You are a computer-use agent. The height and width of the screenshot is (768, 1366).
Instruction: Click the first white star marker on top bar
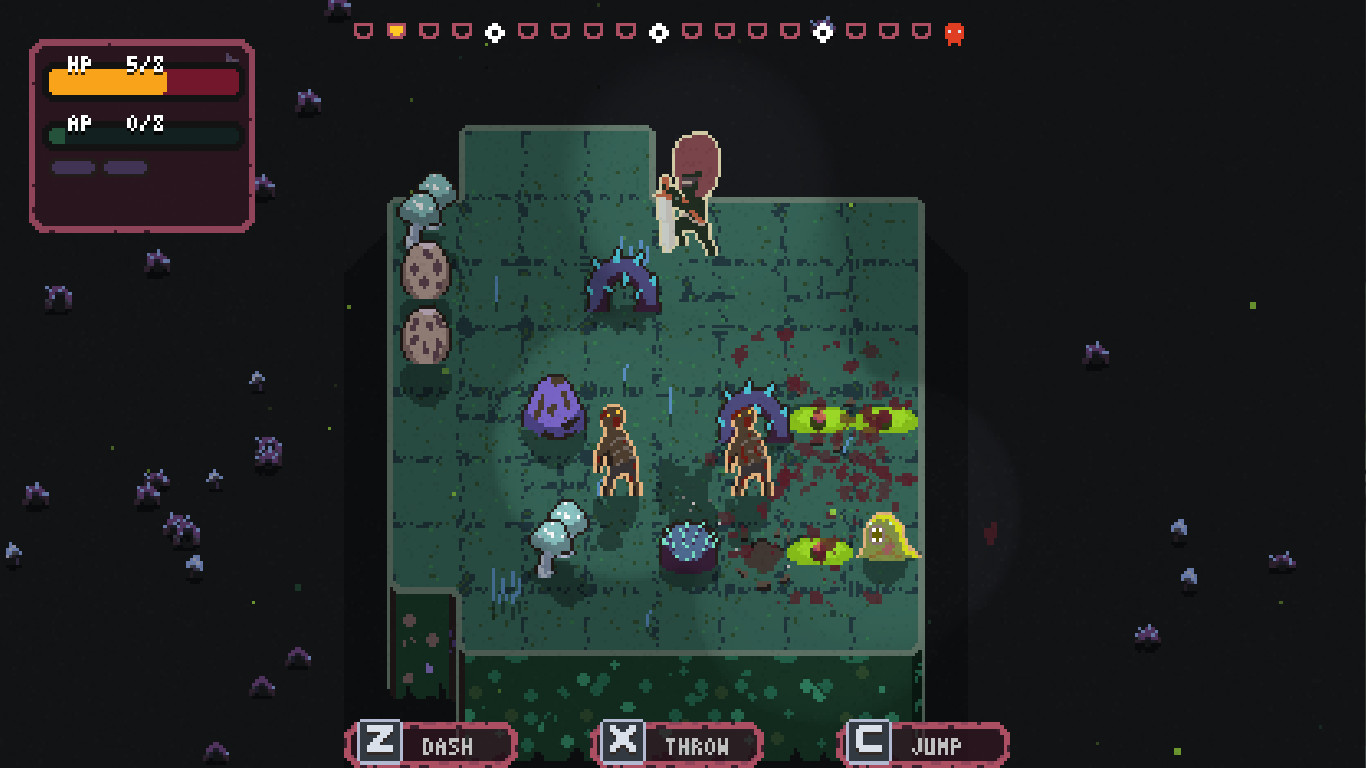[x=494, y=32]
